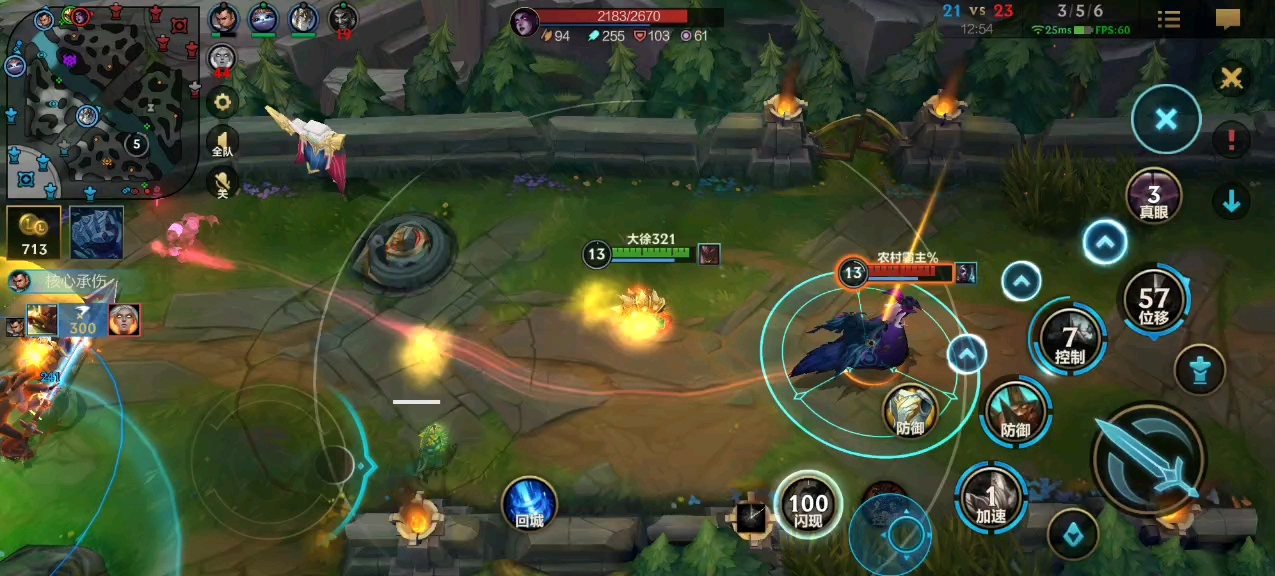Open the scoreboard list icon

tap(1168, 19)
